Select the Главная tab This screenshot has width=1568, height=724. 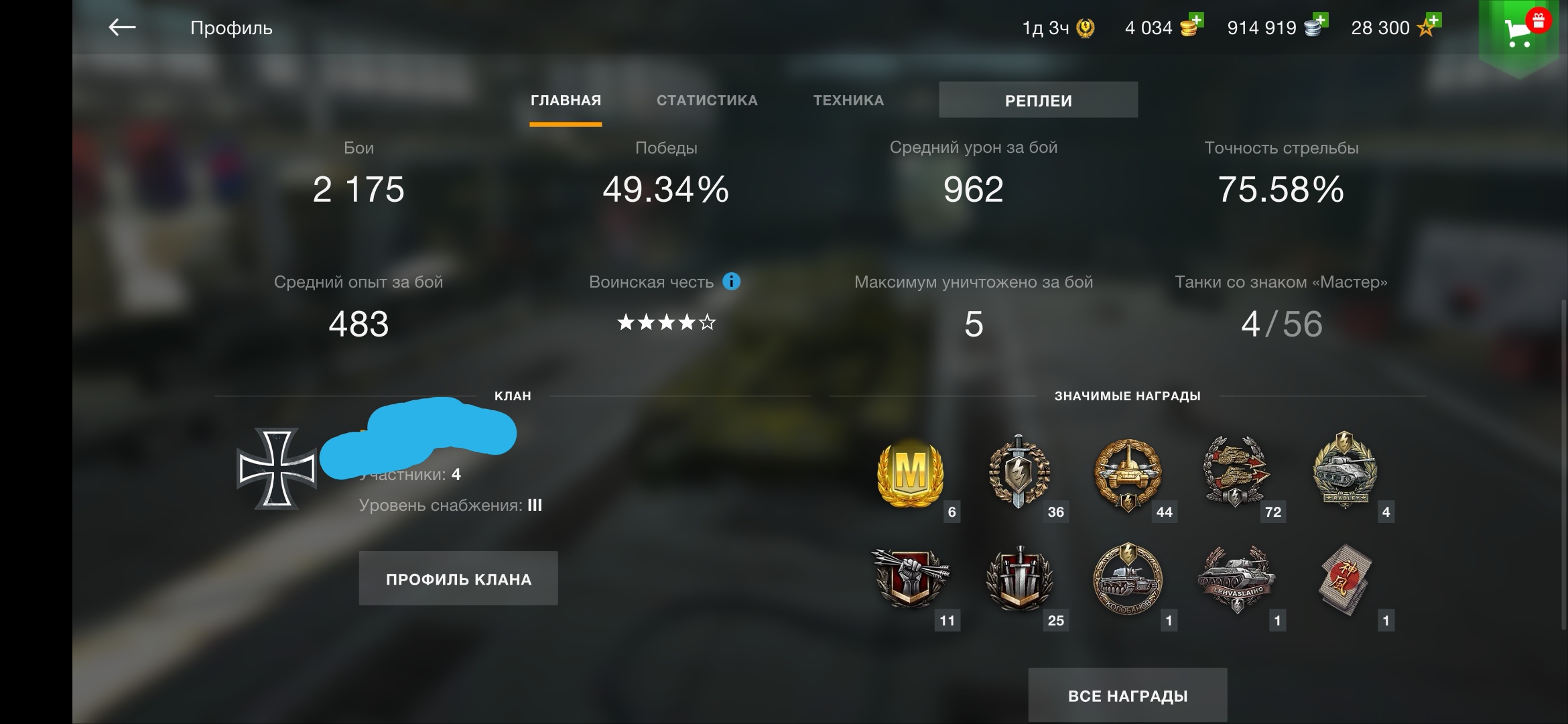(x=566, y=99)
